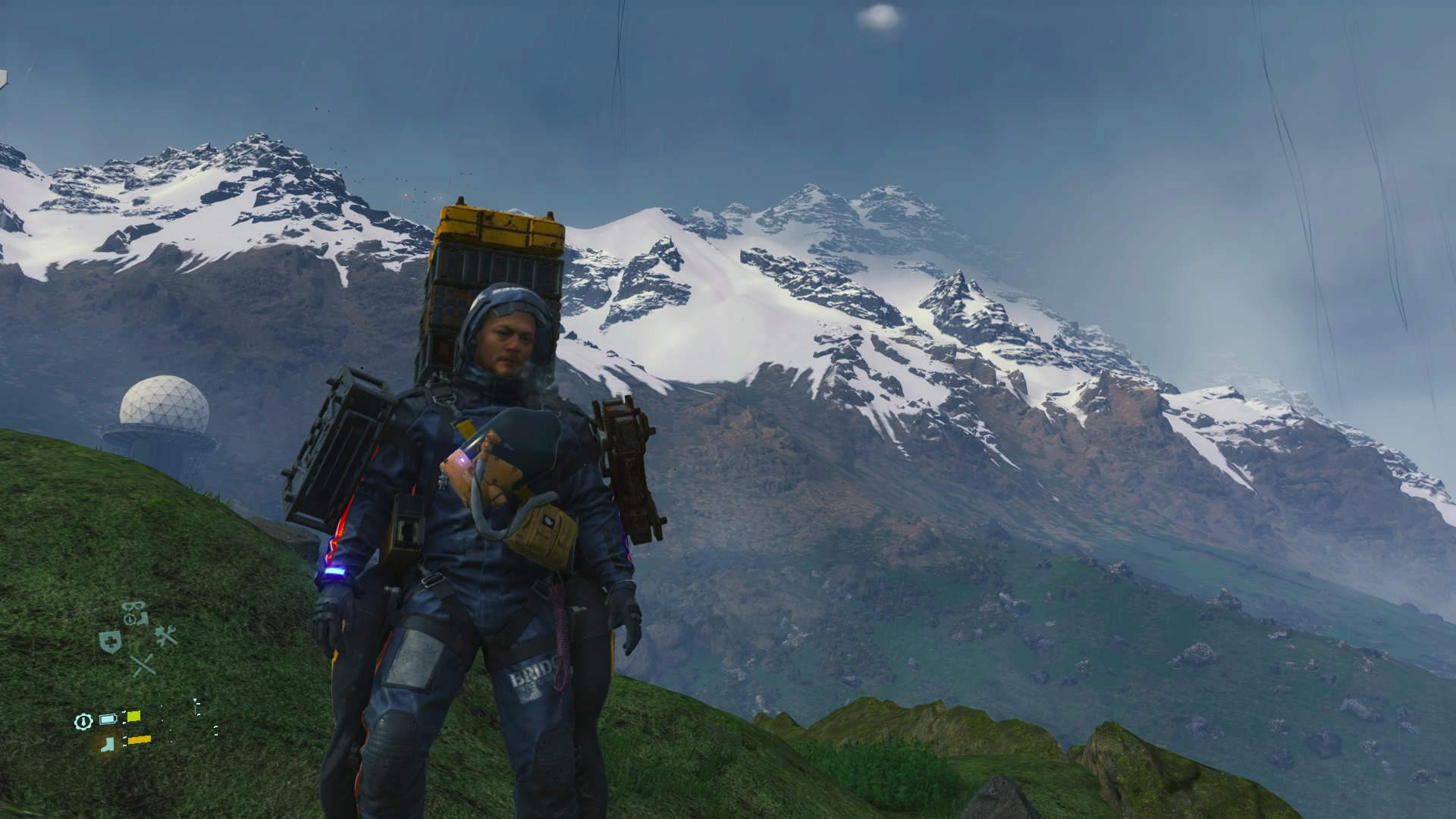Click the battery charge icon
The height and width of the screenshot is (819, 1456).
tap(108, 718)
